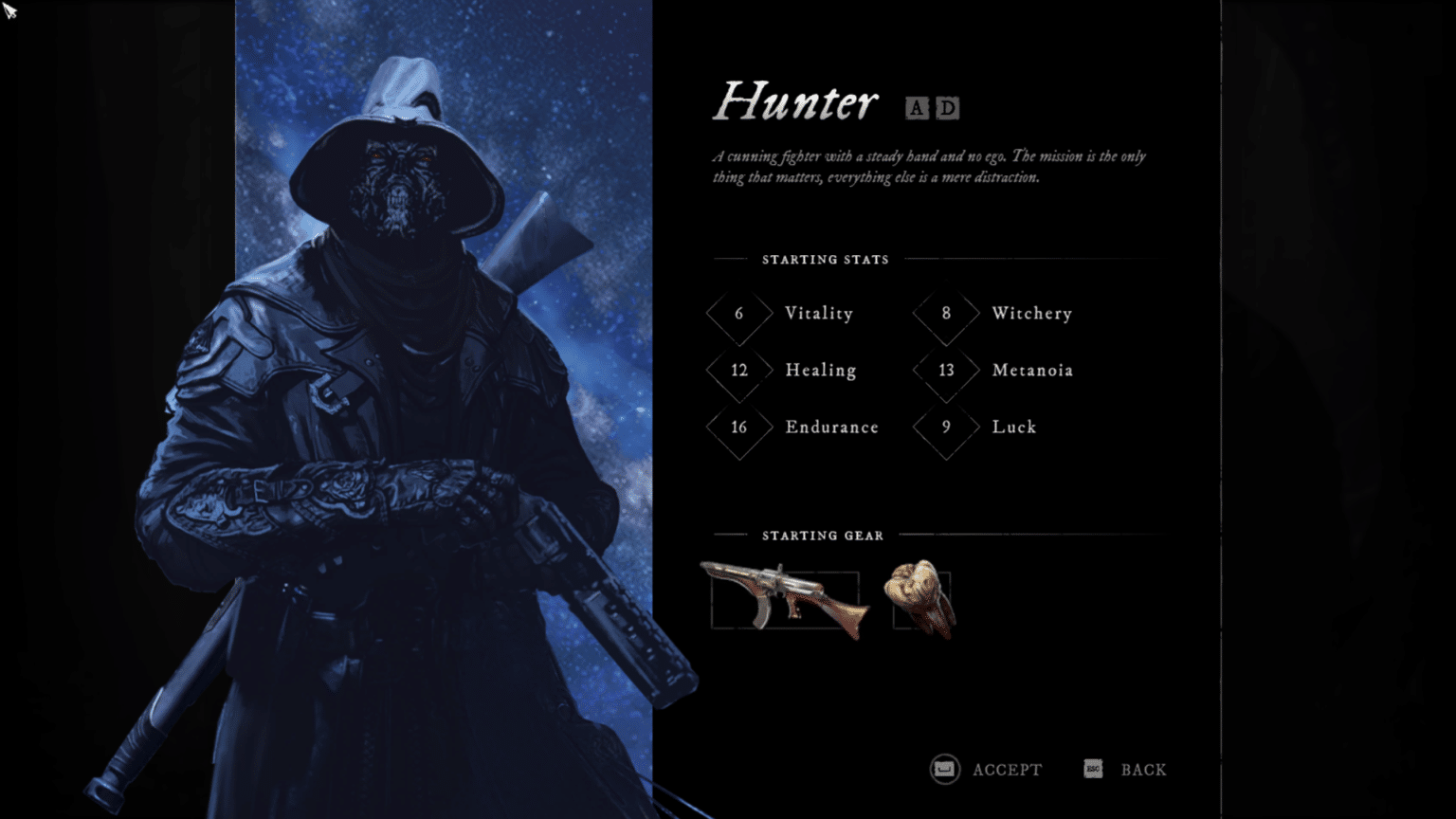Click the Hunter class title
Viewport: 1456px width, 819px height.
point(796,102)
